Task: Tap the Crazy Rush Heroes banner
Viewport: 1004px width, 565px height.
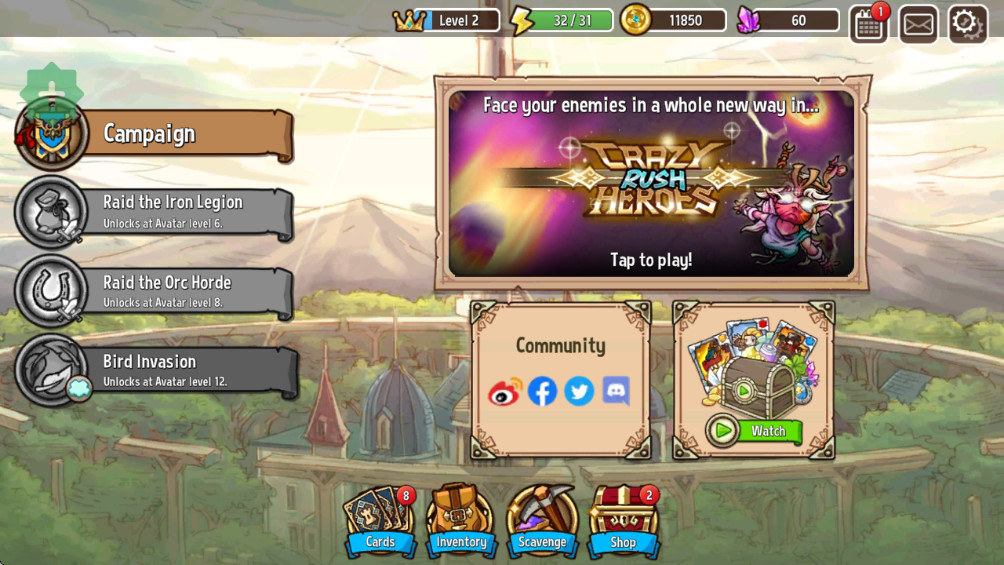Action: point(651,183)
